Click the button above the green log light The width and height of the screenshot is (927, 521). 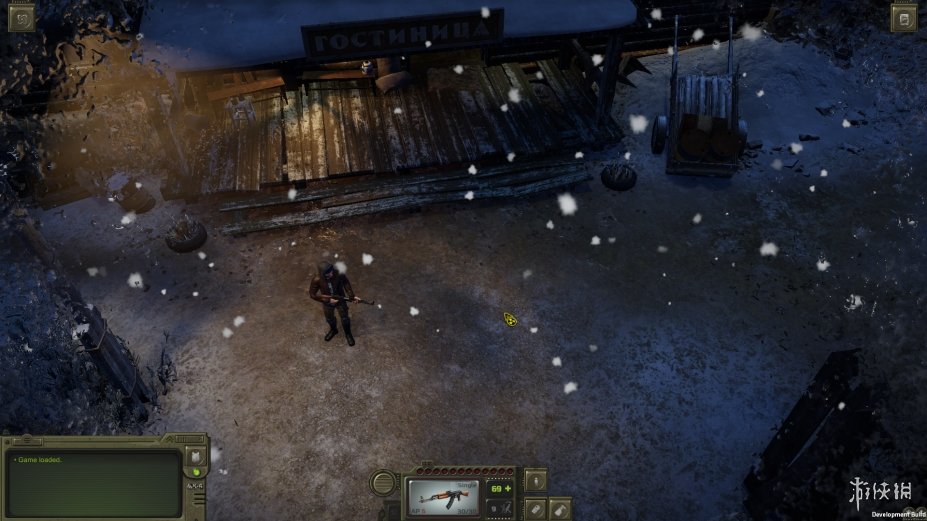tap(196, 455)
